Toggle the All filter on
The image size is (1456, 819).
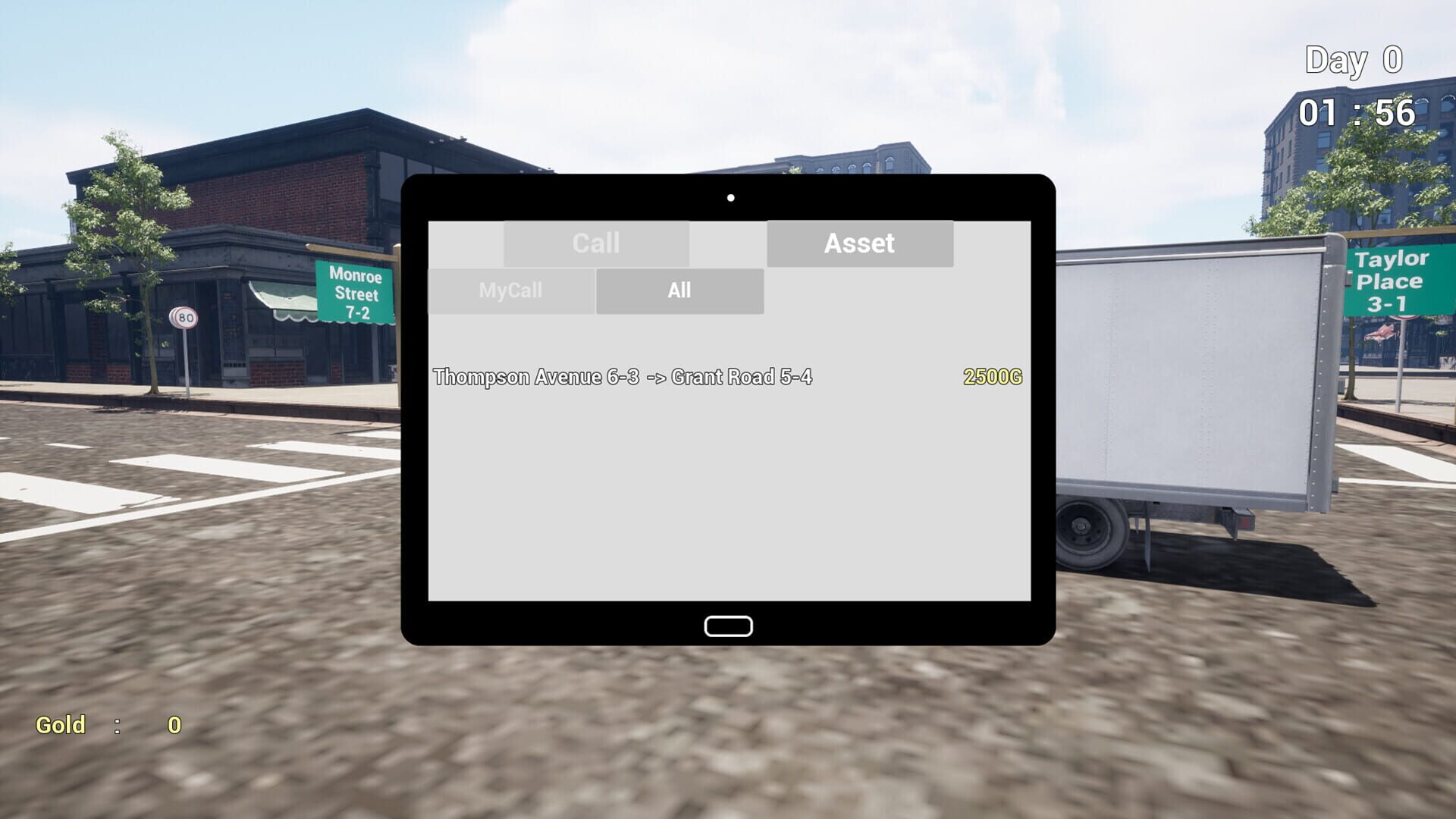(x=679, y=290)
